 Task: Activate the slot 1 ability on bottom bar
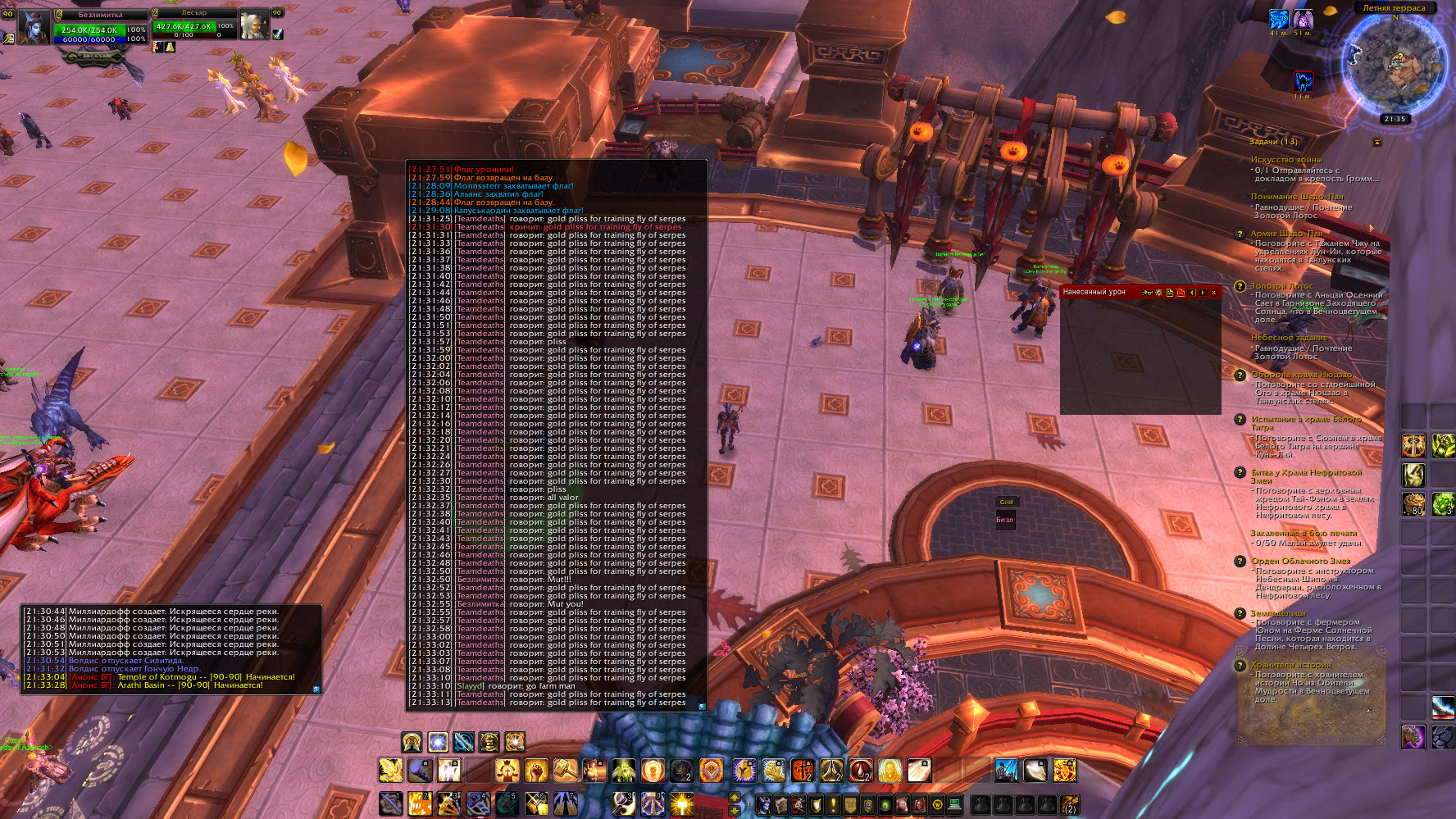pos(391,803)
